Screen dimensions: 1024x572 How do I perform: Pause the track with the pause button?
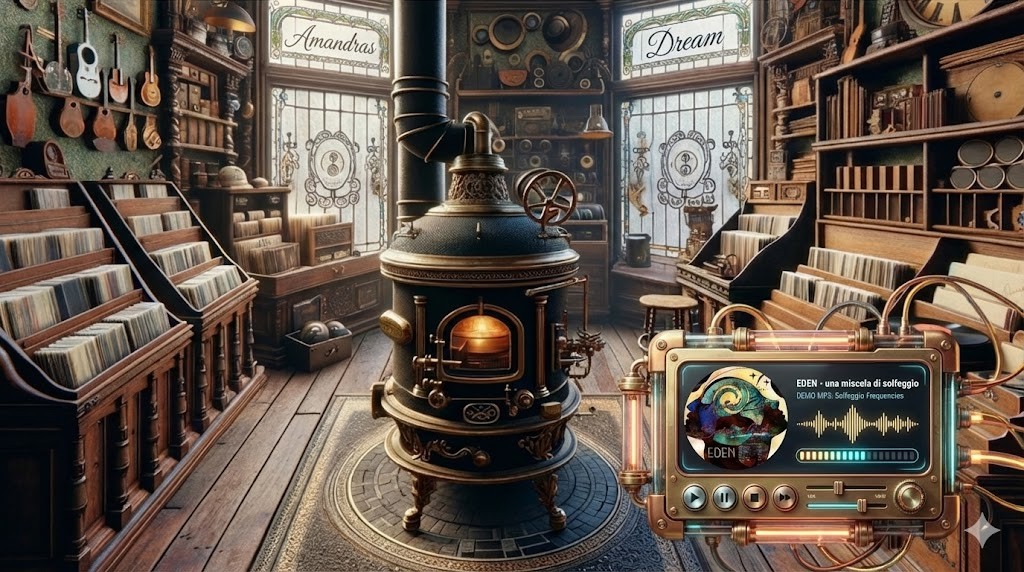click(x=724, y=497)
